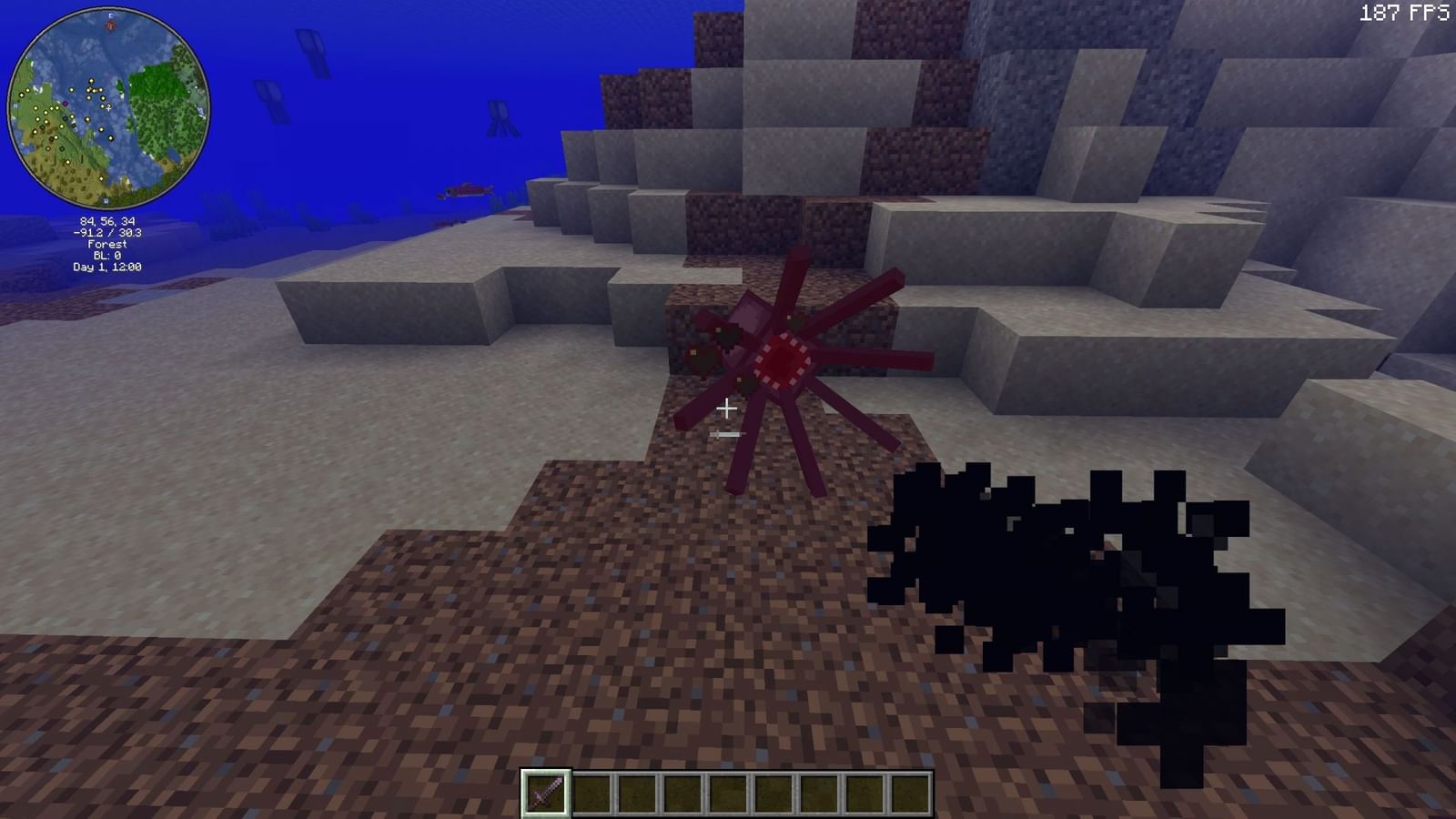
Task: Click the BL: 0 light level readout
Action: coord(108,255)
